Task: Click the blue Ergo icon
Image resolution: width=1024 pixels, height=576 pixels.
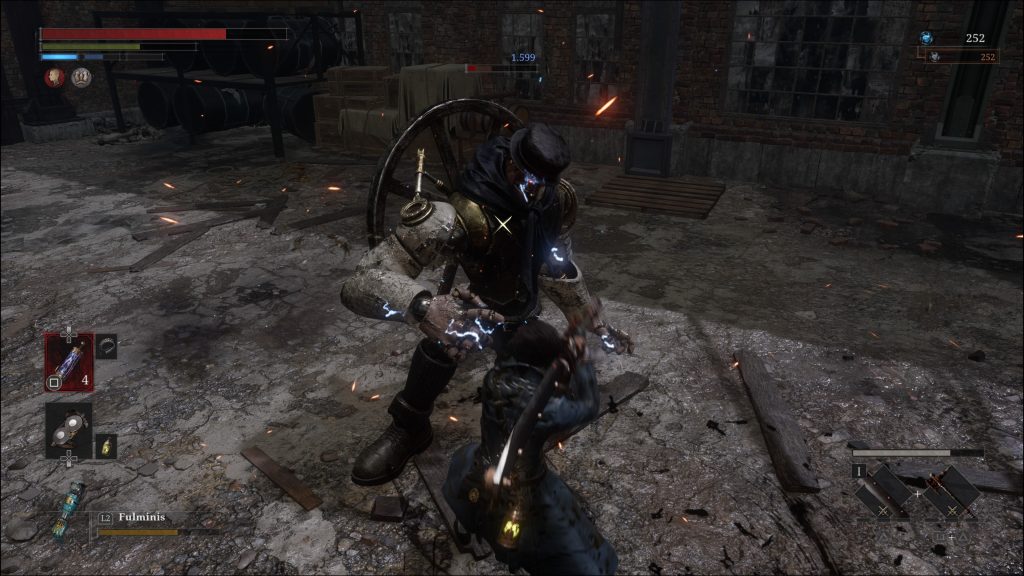Action: tap(927, 38)
